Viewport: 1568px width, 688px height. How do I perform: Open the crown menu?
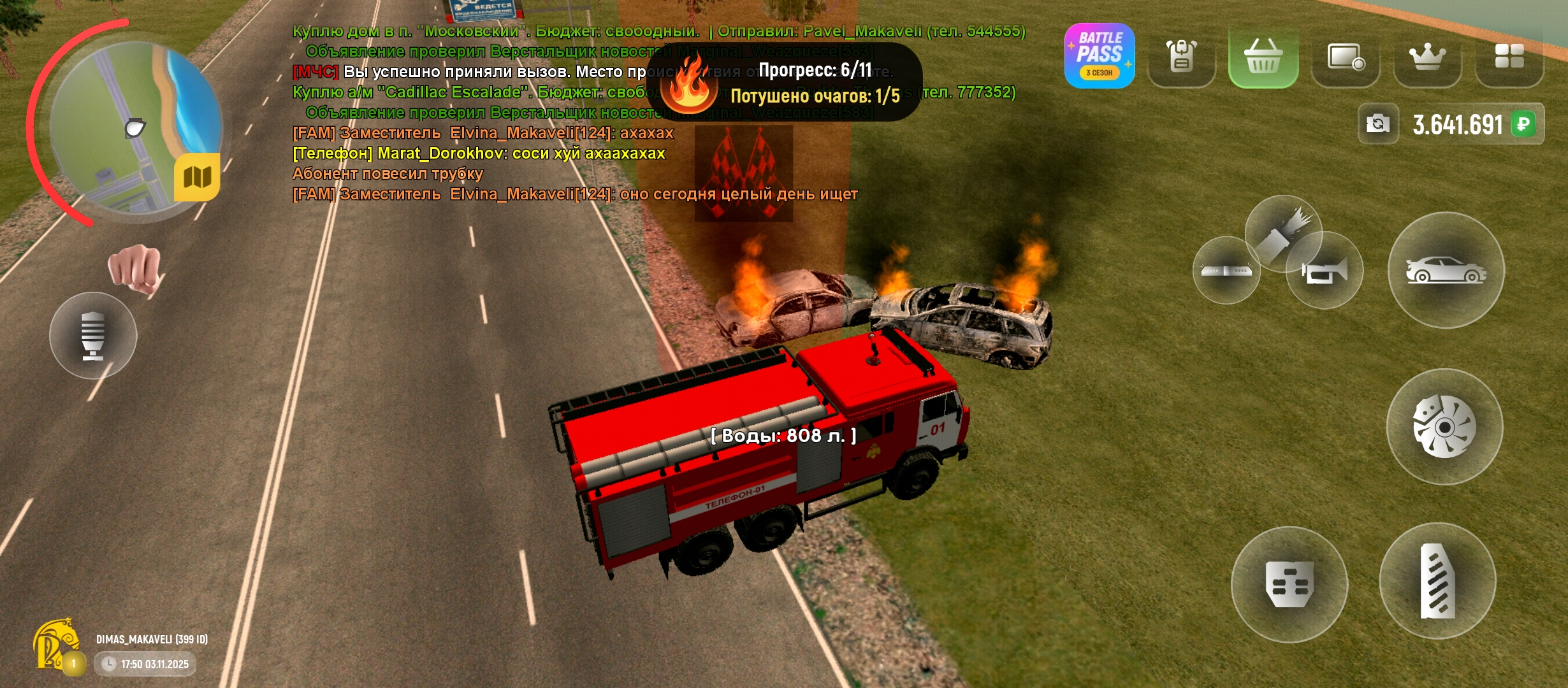[x=1427, y=57]
